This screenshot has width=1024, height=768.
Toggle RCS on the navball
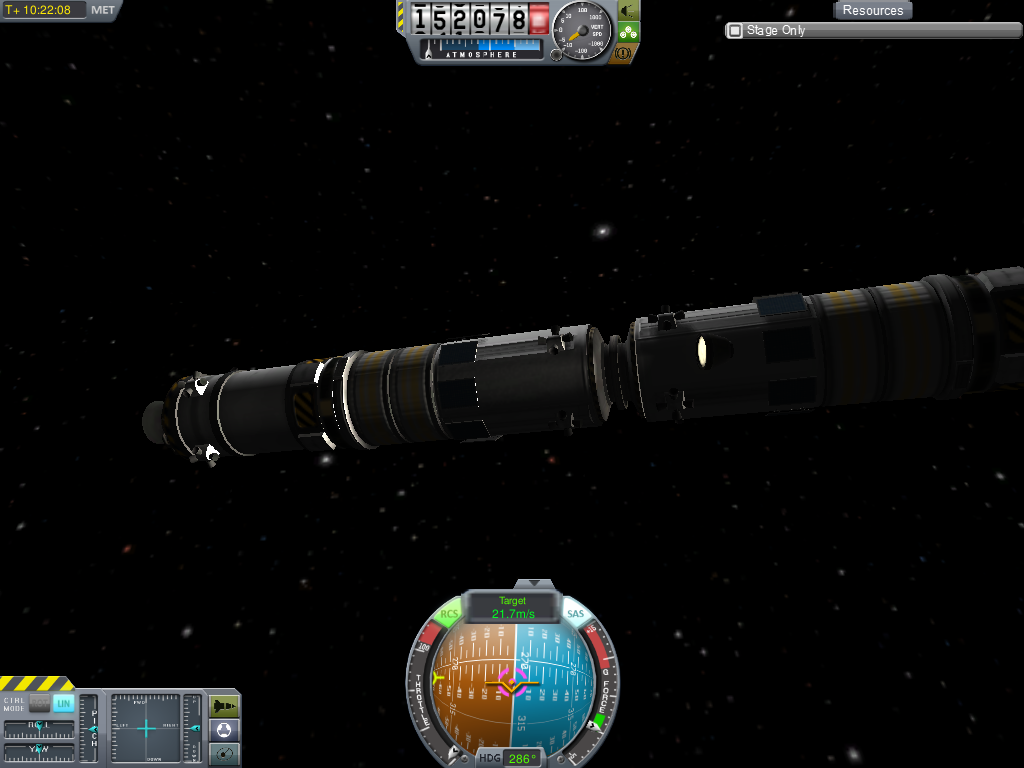pos(449,614)
